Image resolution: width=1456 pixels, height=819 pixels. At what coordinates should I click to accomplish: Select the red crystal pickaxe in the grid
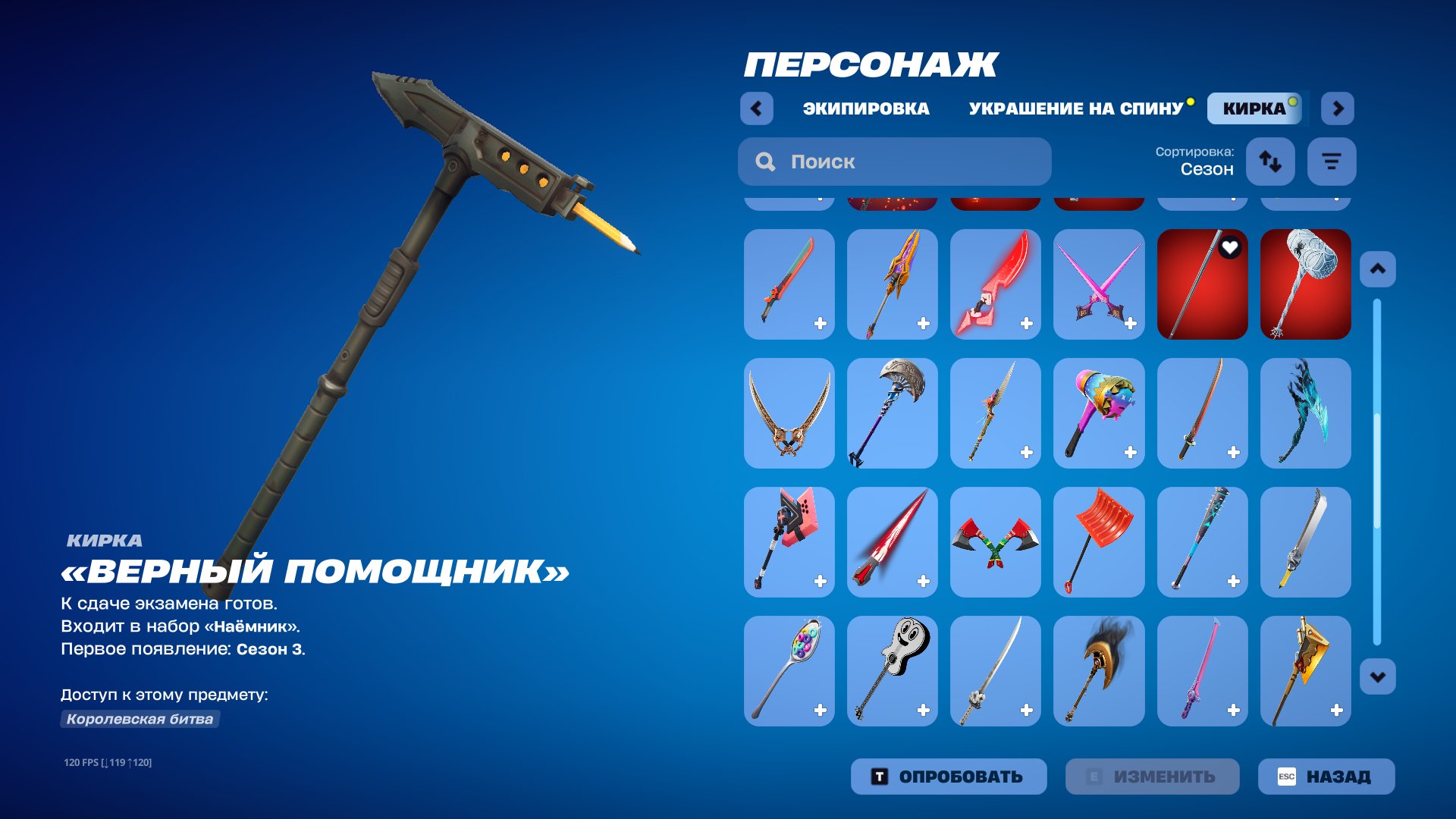coord(995,284)
